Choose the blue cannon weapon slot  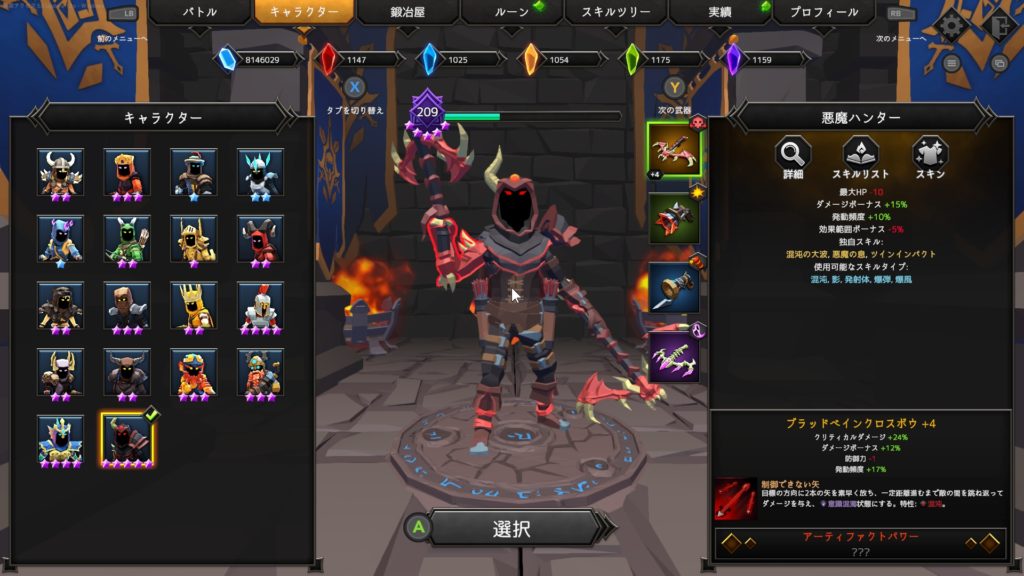coord(674,288)
